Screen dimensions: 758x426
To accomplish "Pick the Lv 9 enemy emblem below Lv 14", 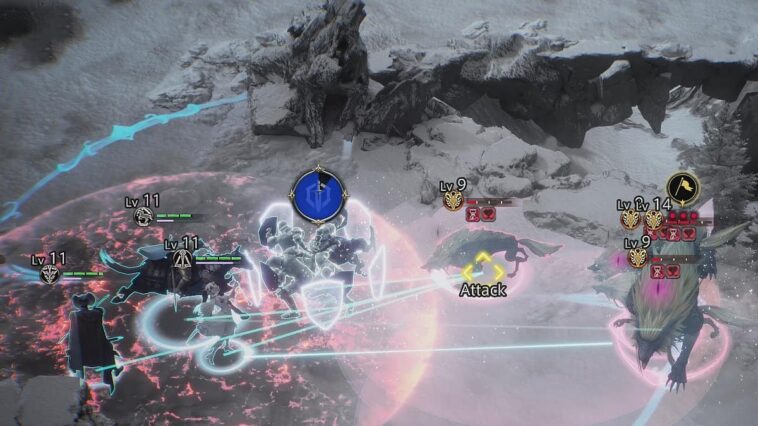I will 637,257.
